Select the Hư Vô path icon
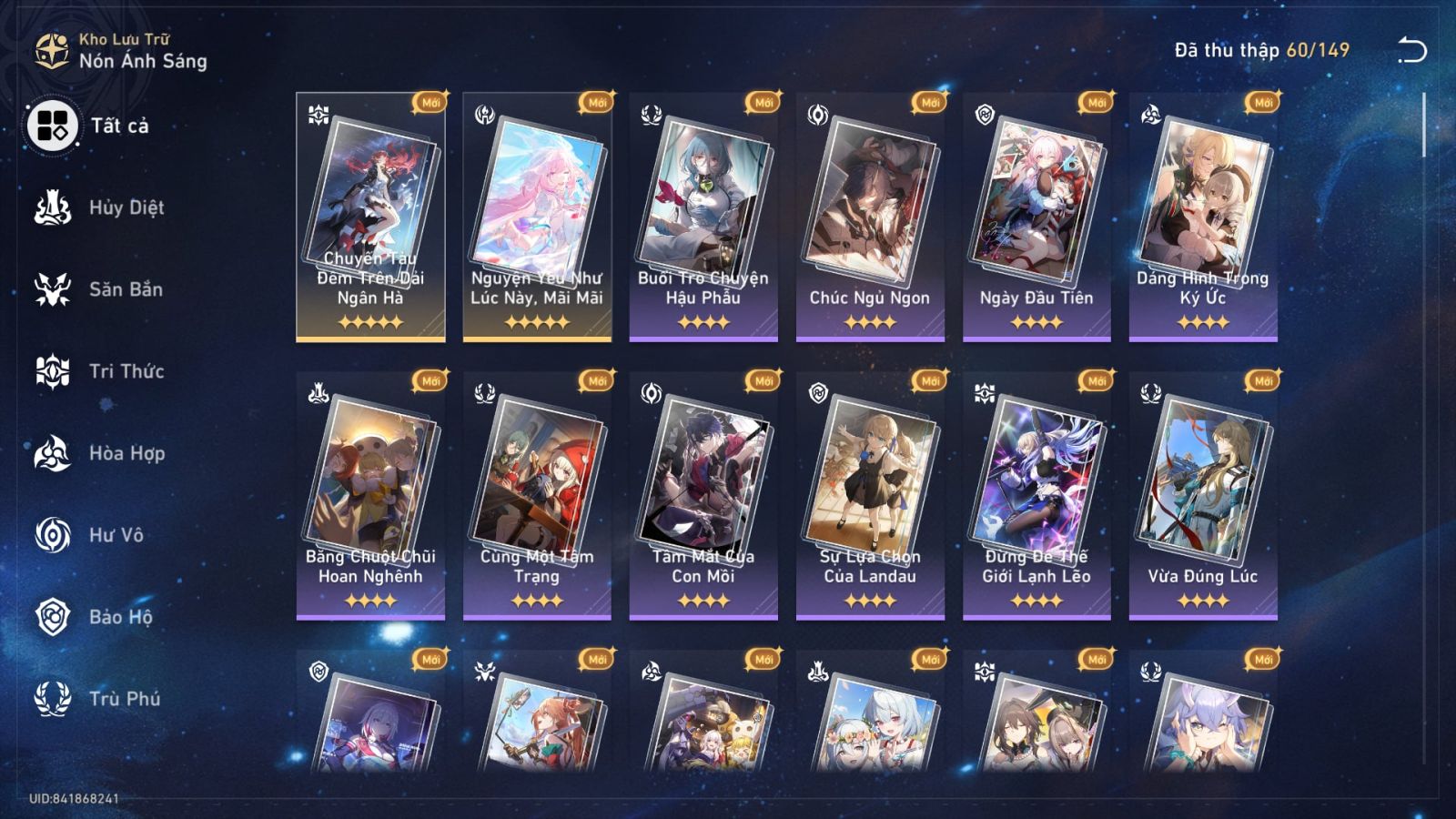The image size is (1456, 819). pyautogui.click(x=52, y=535)
